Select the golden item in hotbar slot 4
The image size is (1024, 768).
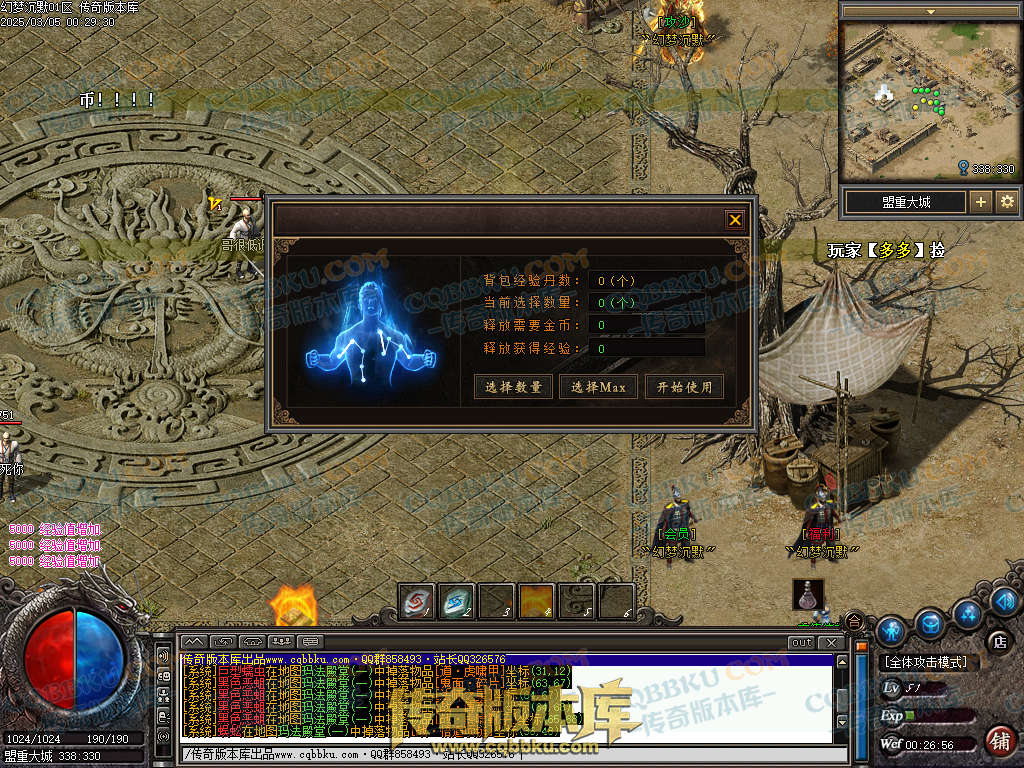(x=537, y=601)
